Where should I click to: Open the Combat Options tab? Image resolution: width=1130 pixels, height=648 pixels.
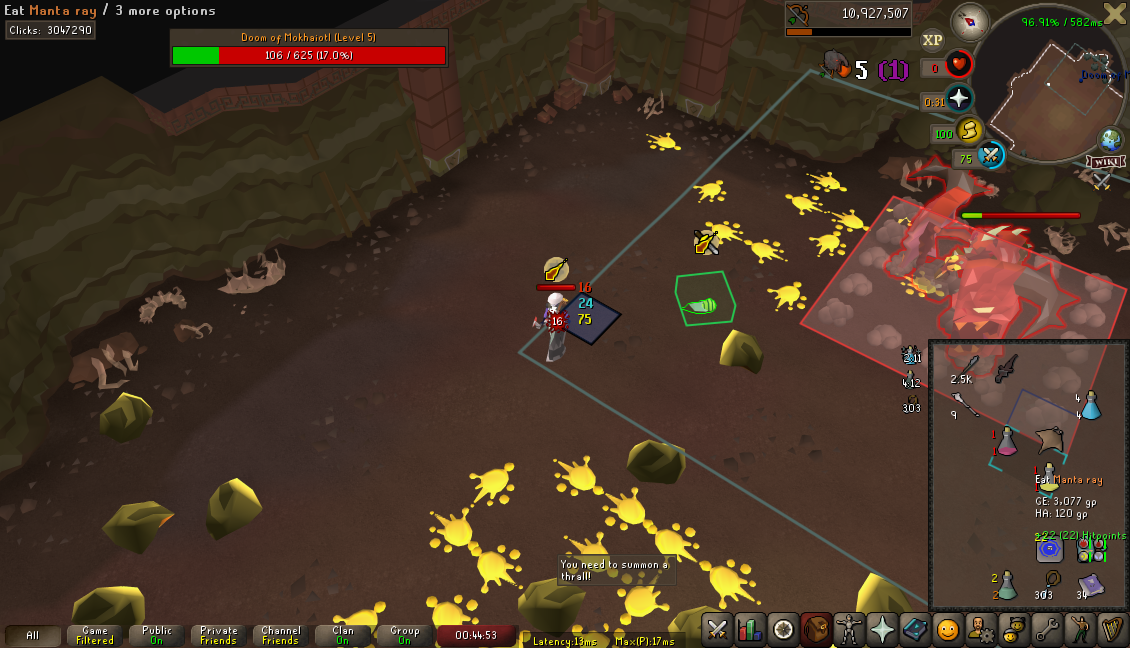click(717, 630)
